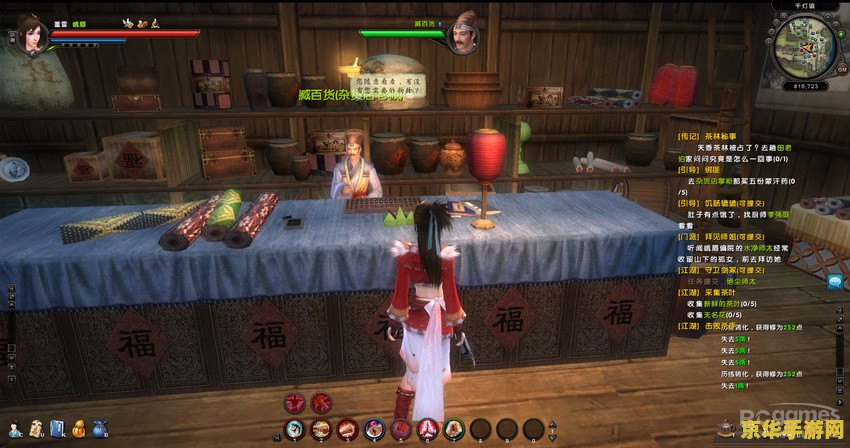Open the blue pouch bag icon

pos(101,428)
